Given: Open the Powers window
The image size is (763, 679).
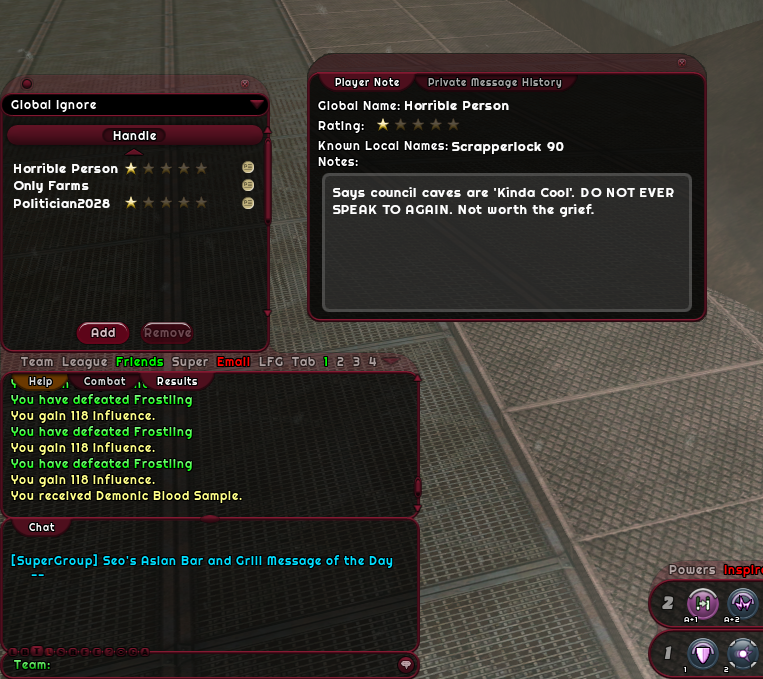Looking at the screenshot, I should [x=692, y=570].
